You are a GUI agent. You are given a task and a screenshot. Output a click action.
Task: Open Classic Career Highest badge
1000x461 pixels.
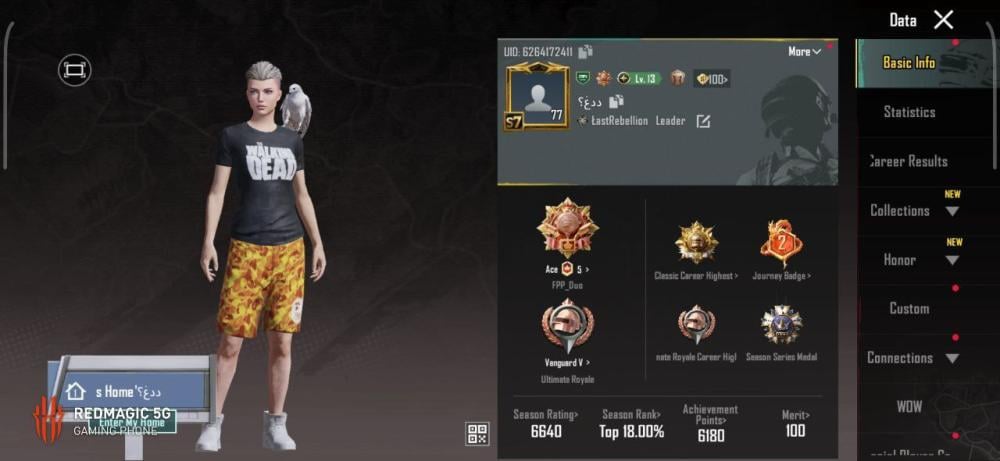pos(696,243)
